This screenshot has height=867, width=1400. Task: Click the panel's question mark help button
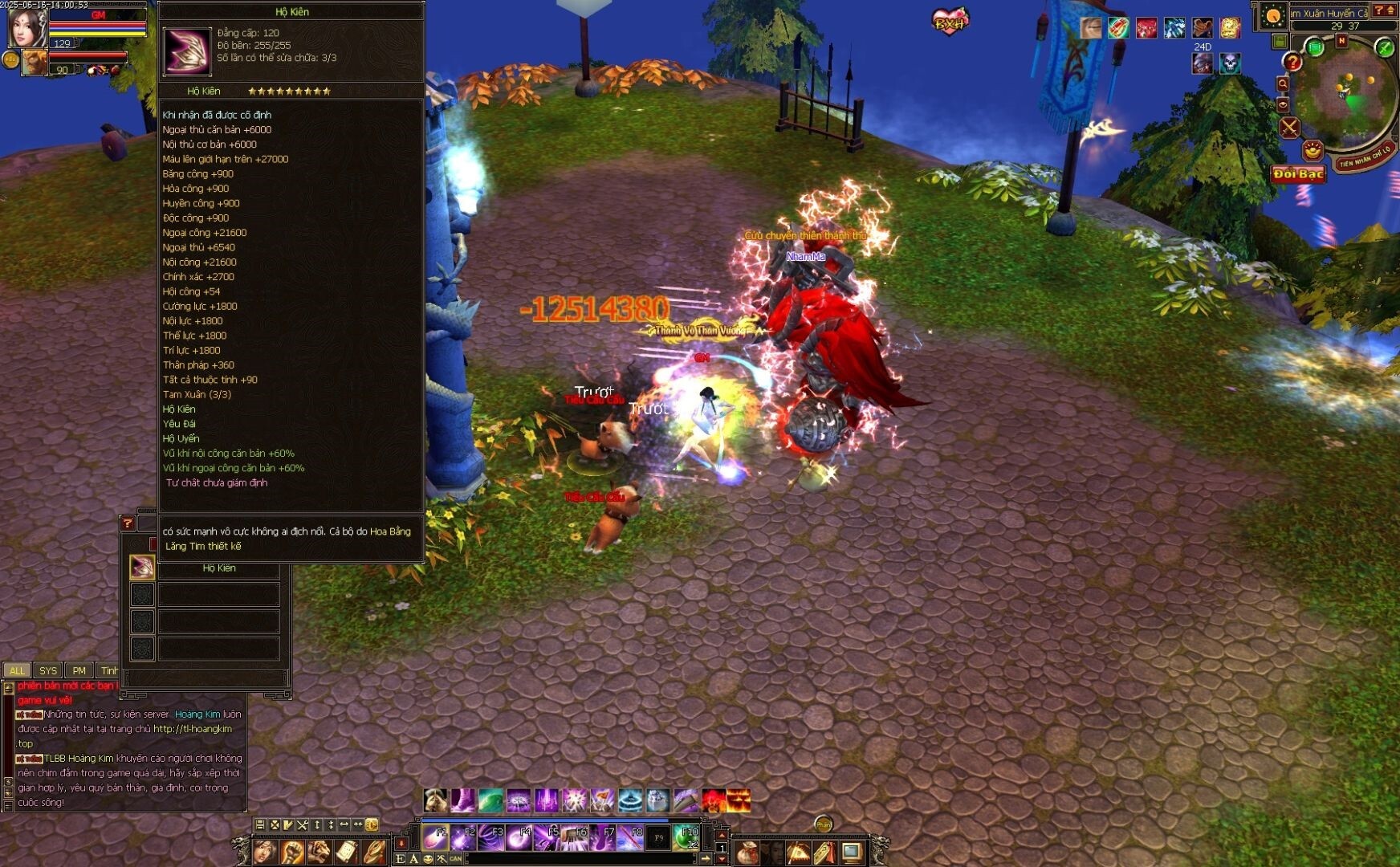coord(127,523)
